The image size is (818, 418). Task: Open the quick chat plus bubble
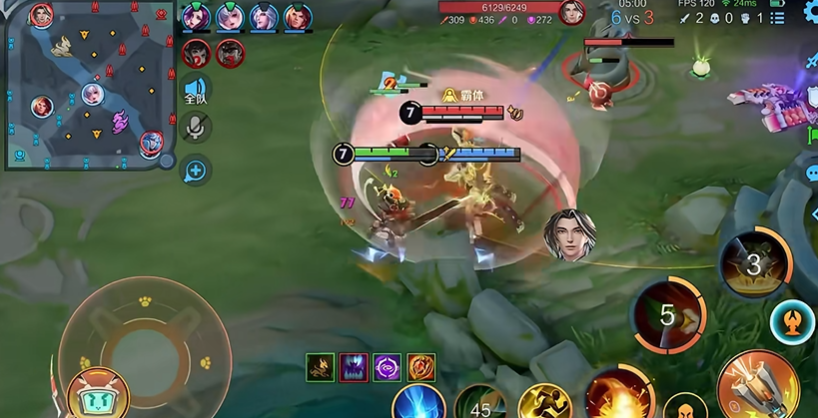click(x=195, y=171)
